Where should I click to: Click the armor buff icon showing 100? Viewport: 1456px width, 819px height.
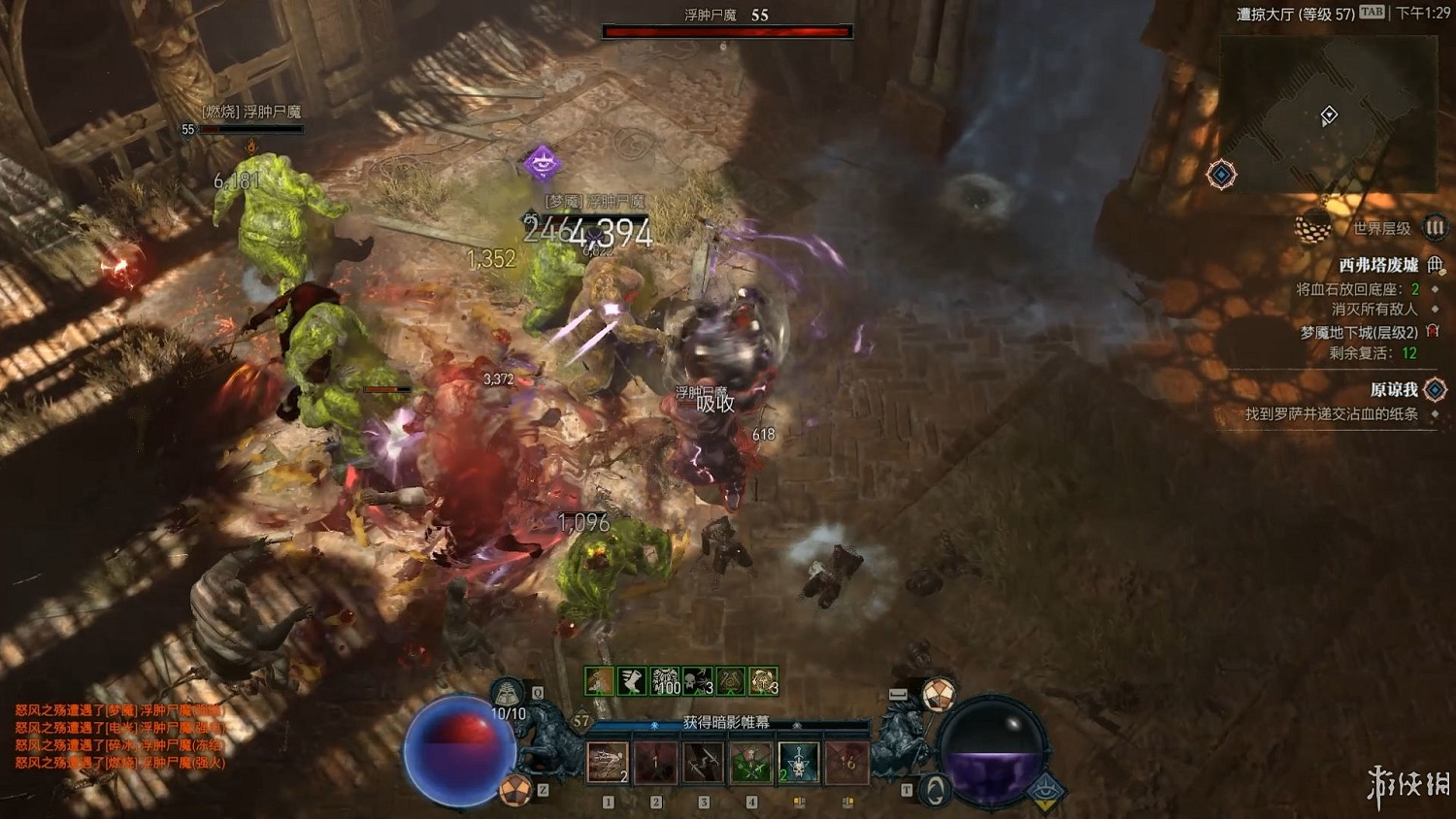pos(665,681)
